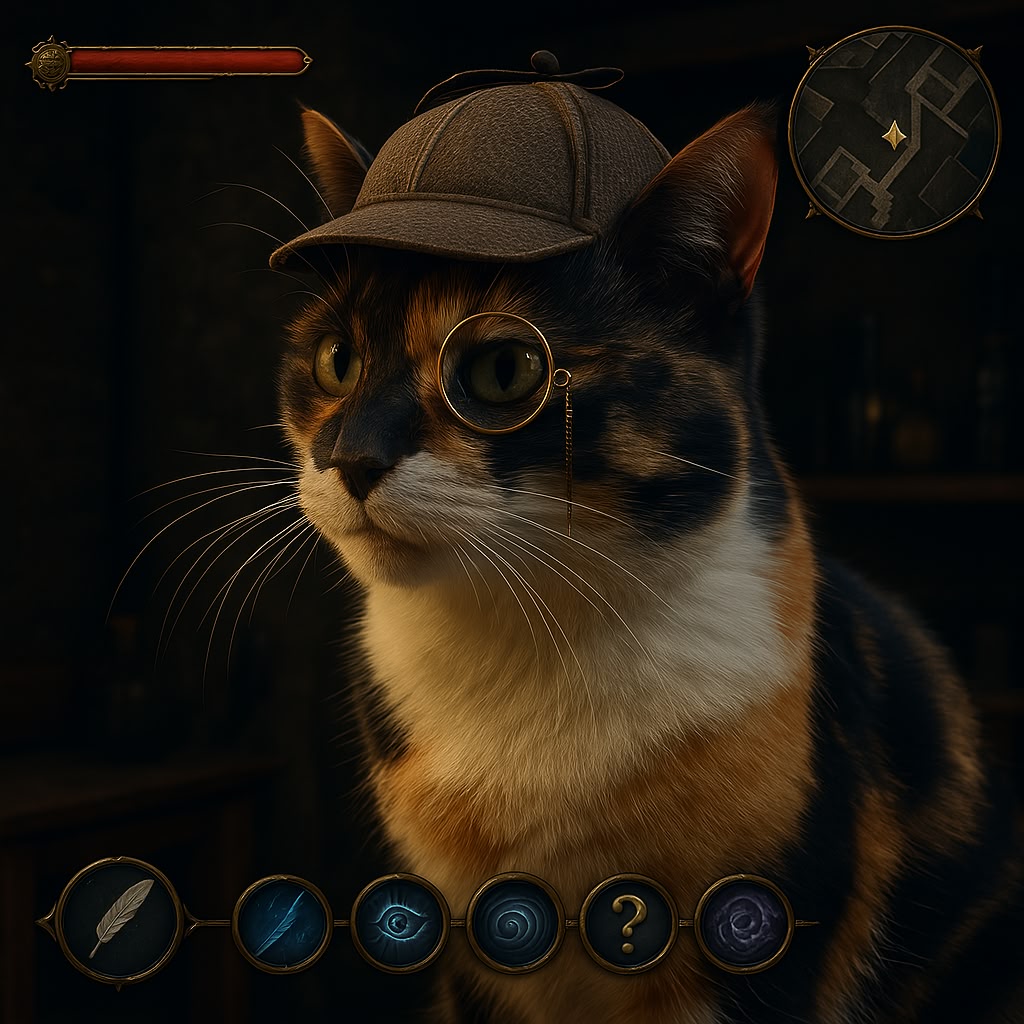1024x1024 pixels.
Task: Select the feather quill ability slot
Action: [120, 920]
